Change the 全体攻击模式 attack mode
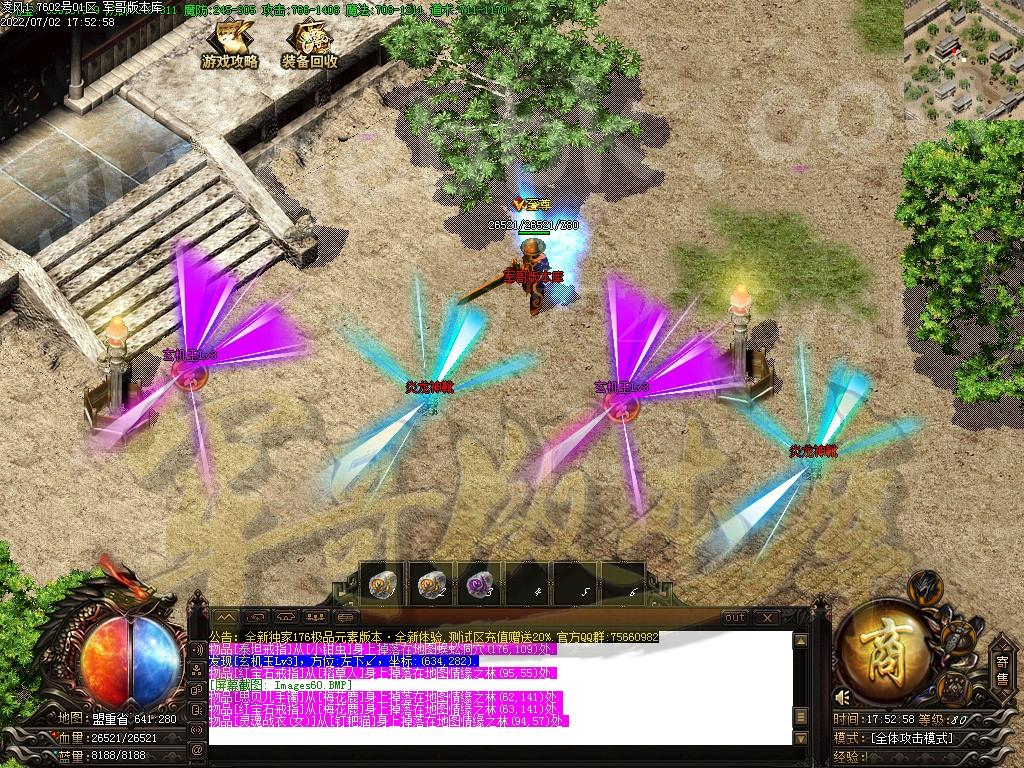 pyautogui.click(x=910, y=738)
